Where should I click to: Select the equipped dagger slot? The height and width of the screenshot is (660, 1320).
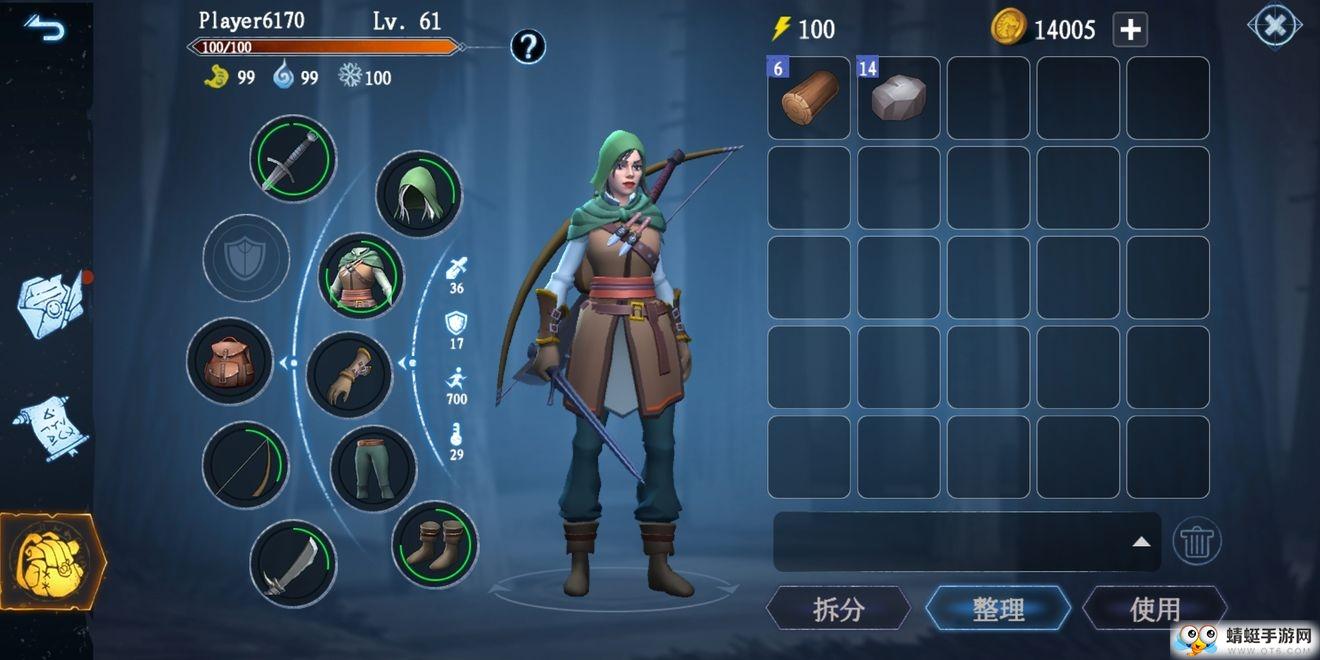pyautogui.click(x=292, y=159)
